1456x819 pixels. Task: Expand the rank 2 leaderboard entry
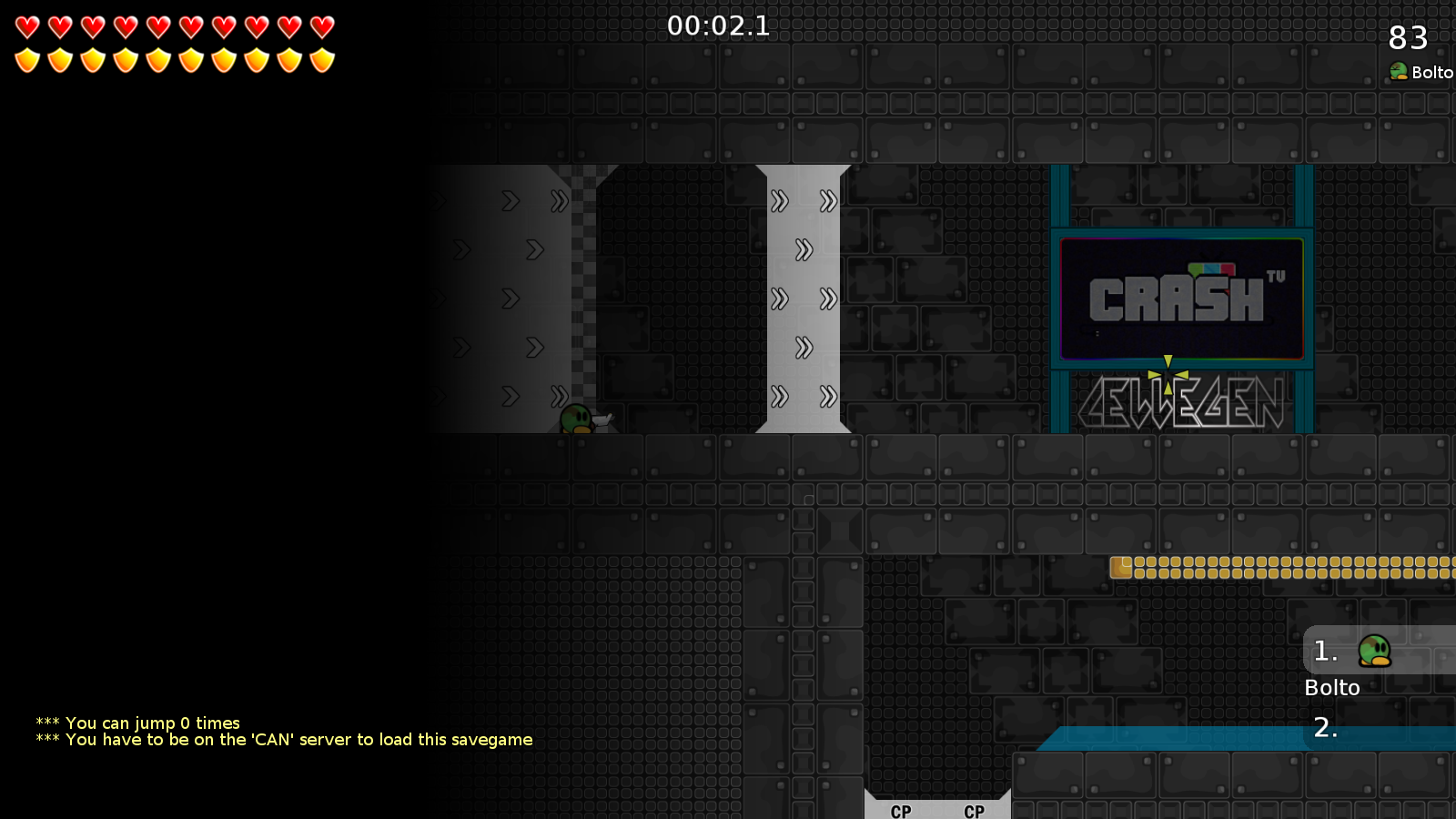[1328, 728]
